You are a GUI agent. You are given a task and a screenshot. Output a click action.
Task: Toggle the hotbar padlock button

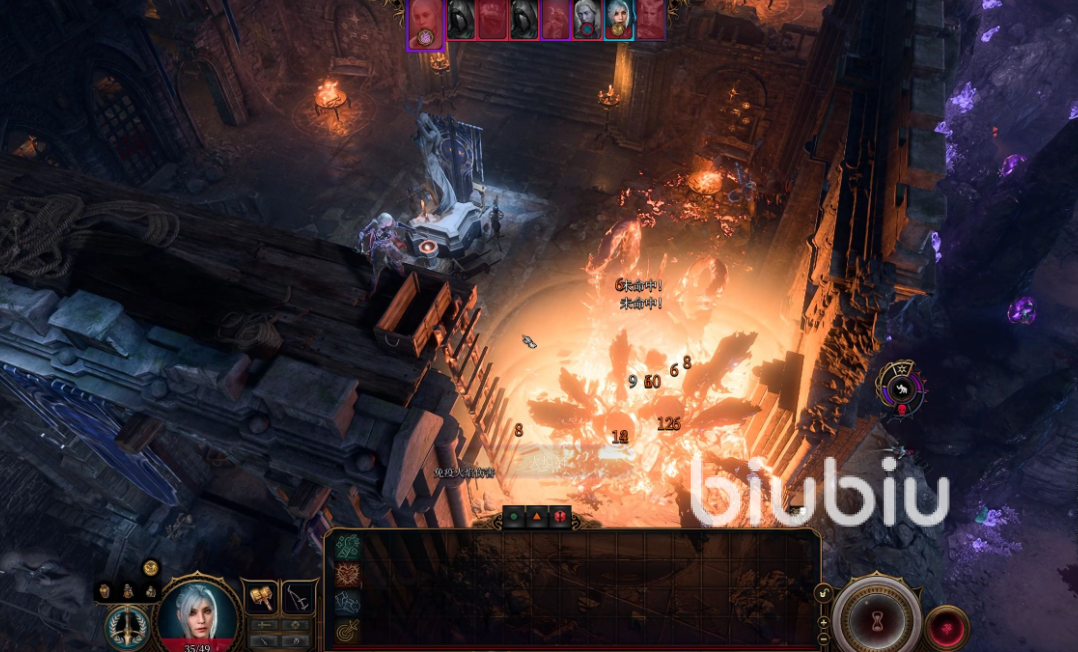824,594
